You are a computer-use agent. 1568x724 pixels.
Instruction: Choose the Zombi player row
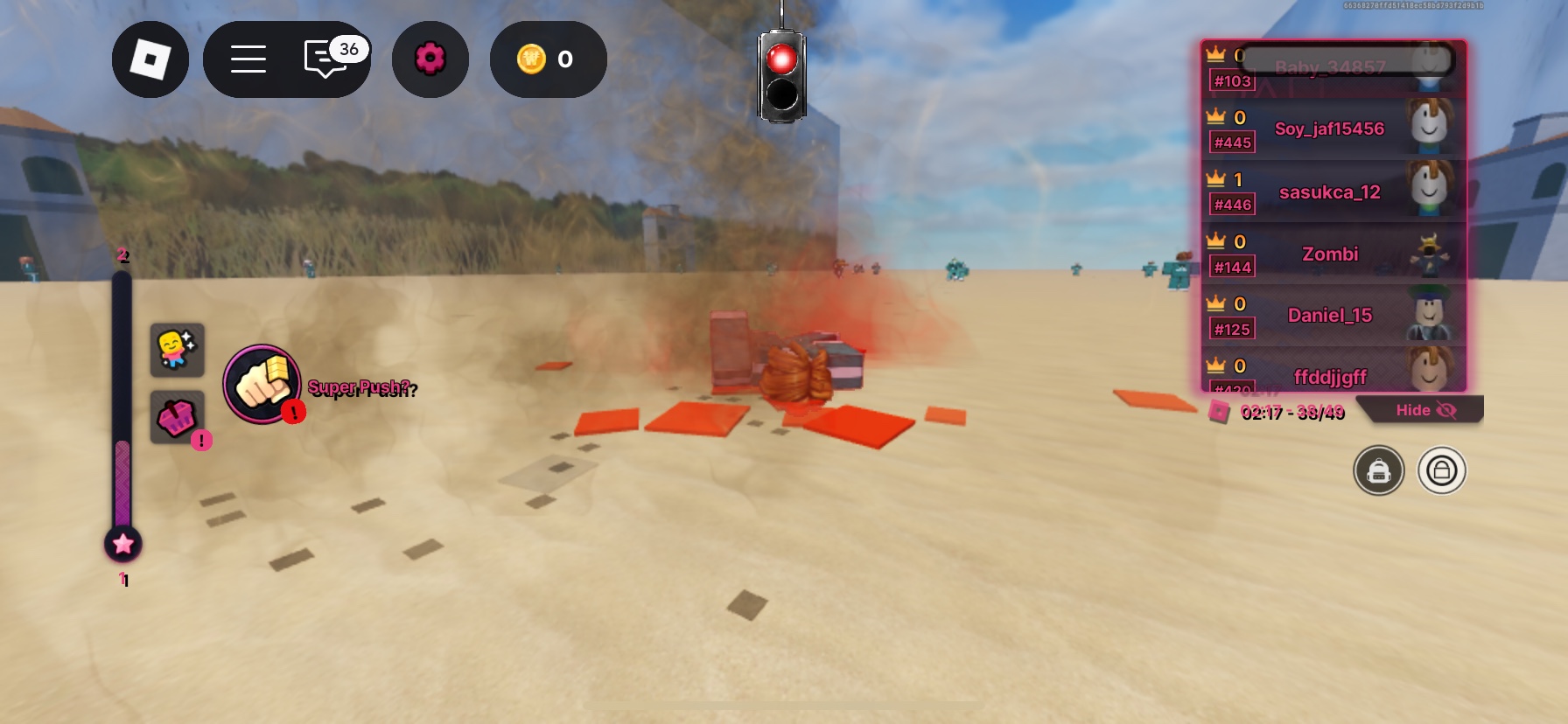point(1329,254)
